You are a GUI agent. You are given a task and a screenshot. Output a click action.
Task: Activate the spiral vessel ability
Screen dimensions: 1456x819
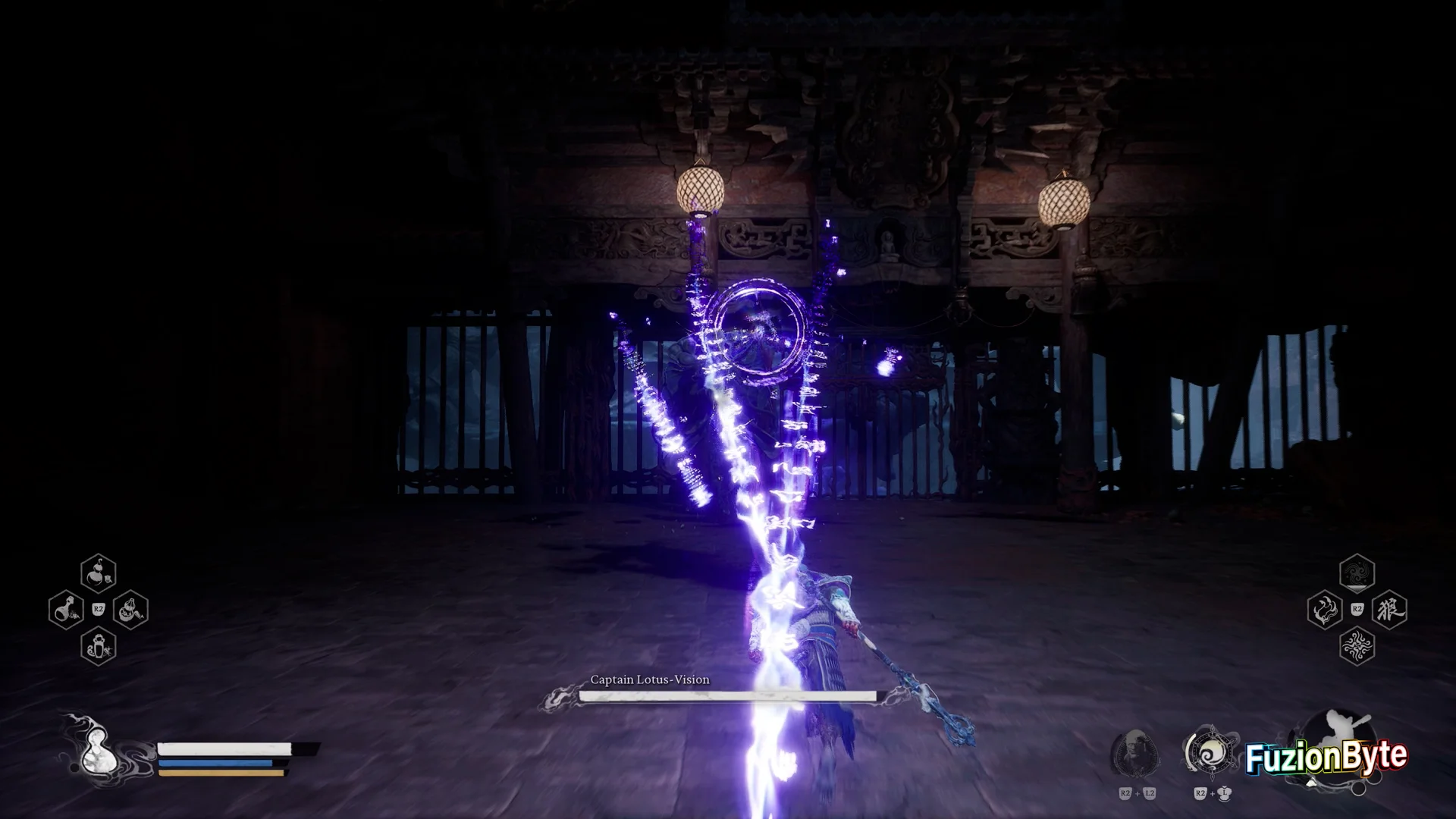pyautogui.click(x=1211, y=752)
